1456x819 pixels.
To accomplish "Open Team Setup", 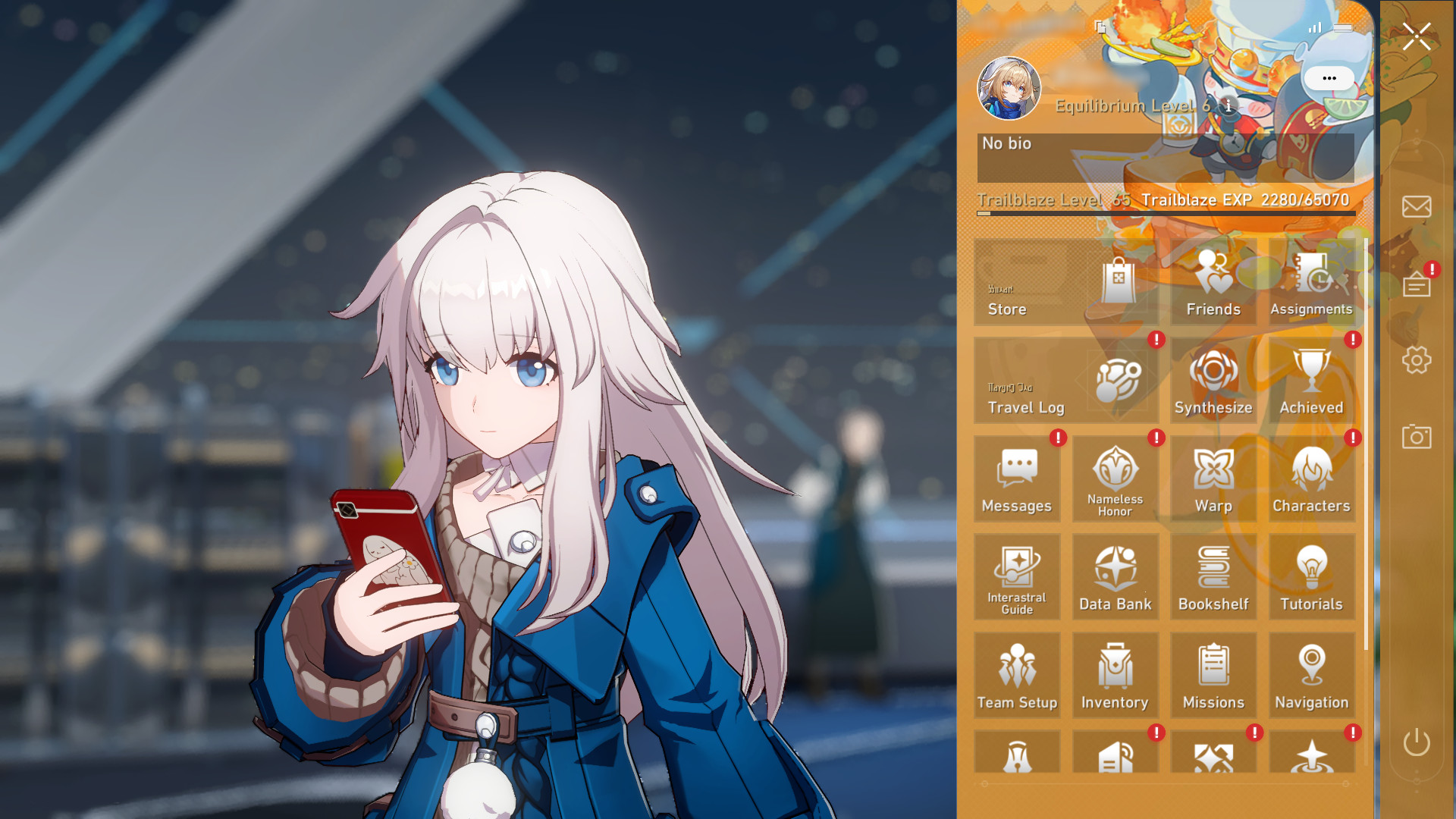I will [1018, 675].
